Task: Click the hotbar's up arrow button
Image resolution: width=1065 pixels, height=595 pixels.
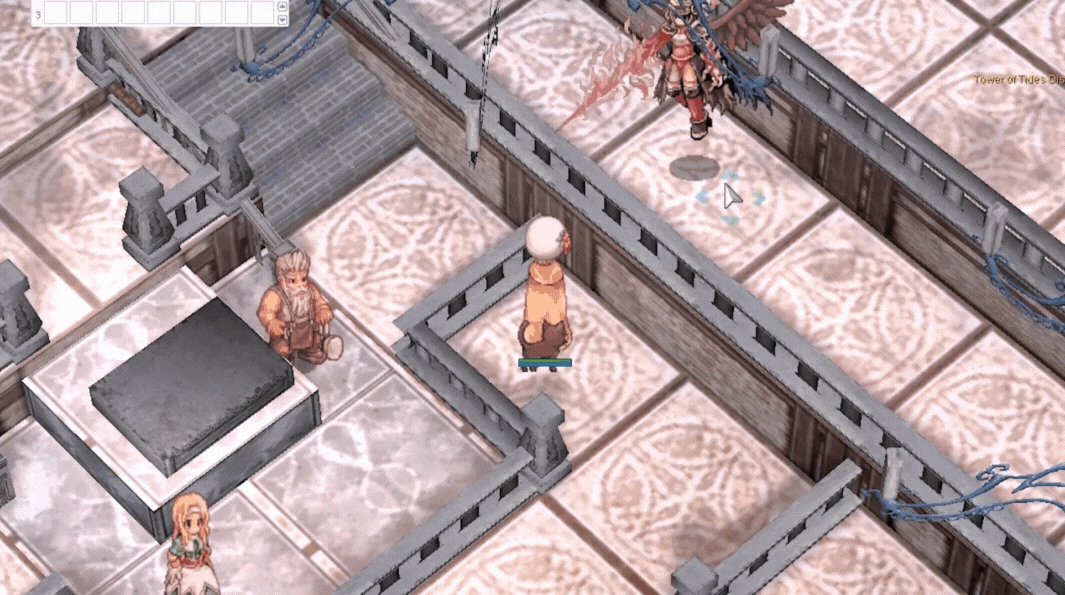Action: [282, 8]
